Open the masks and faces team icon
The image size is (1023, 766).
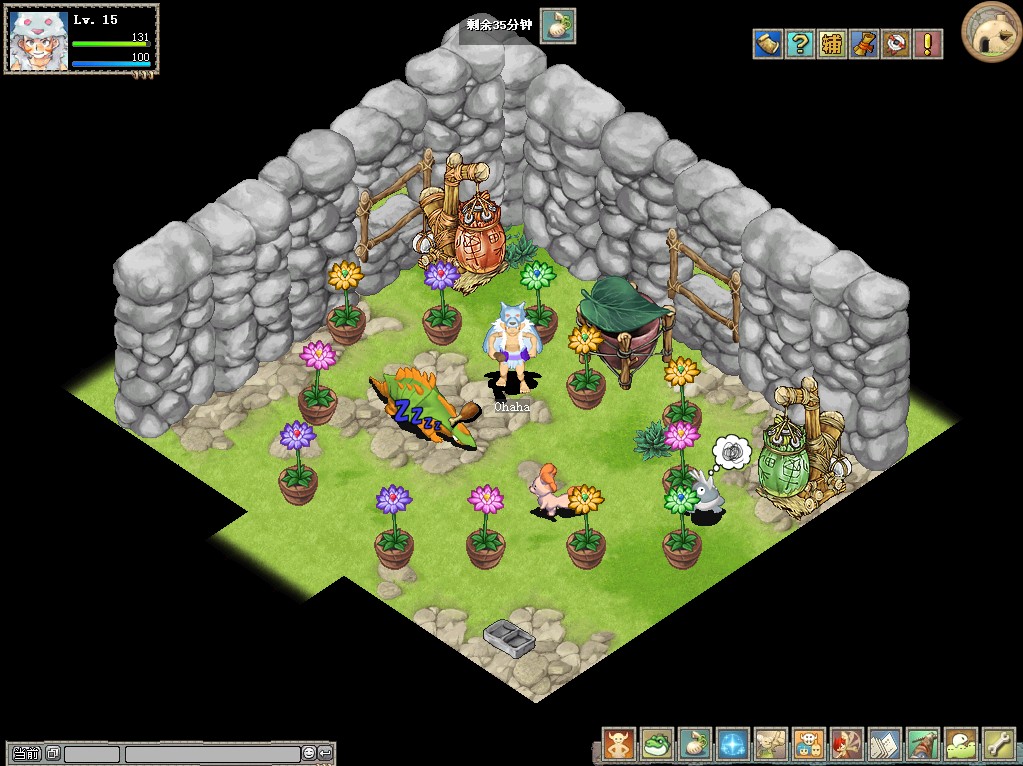click(809, 745)
